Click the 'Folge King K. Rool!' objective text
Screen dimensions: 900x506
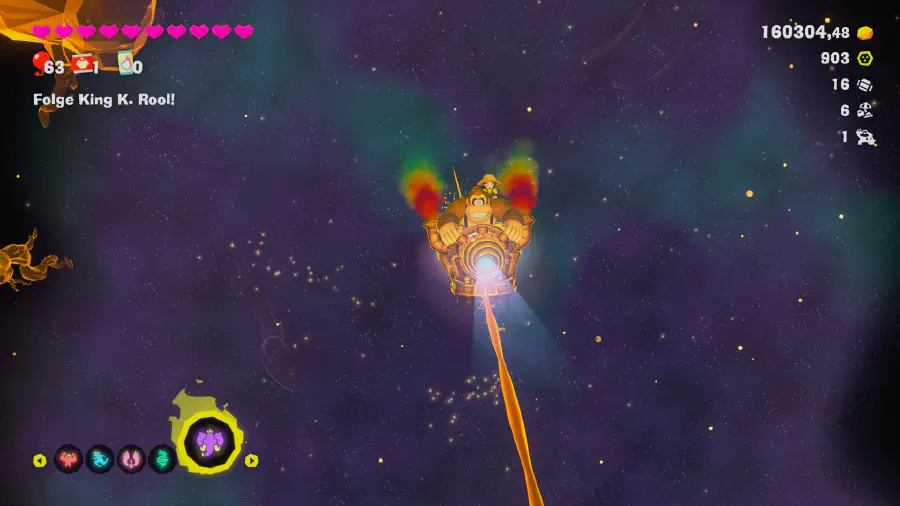pyautogui.click(x=104, y=99)
